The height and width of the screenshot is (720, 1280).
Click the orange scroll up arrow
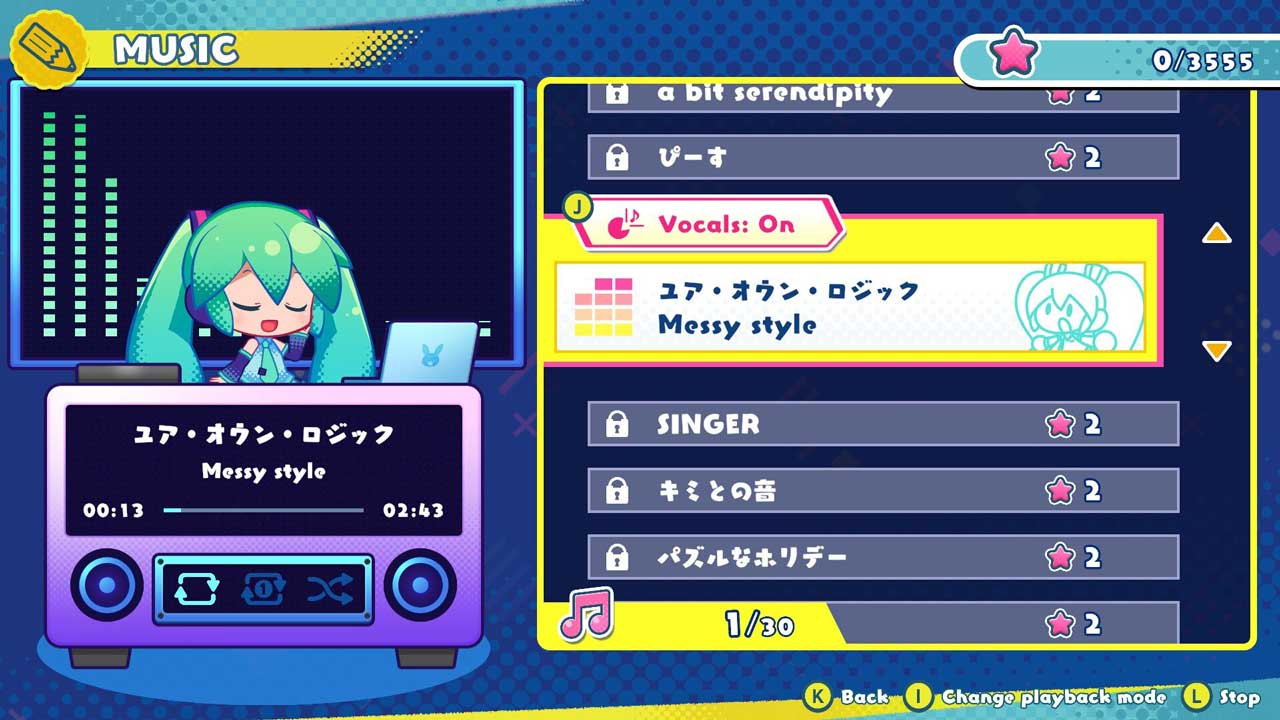[1216, 234]
